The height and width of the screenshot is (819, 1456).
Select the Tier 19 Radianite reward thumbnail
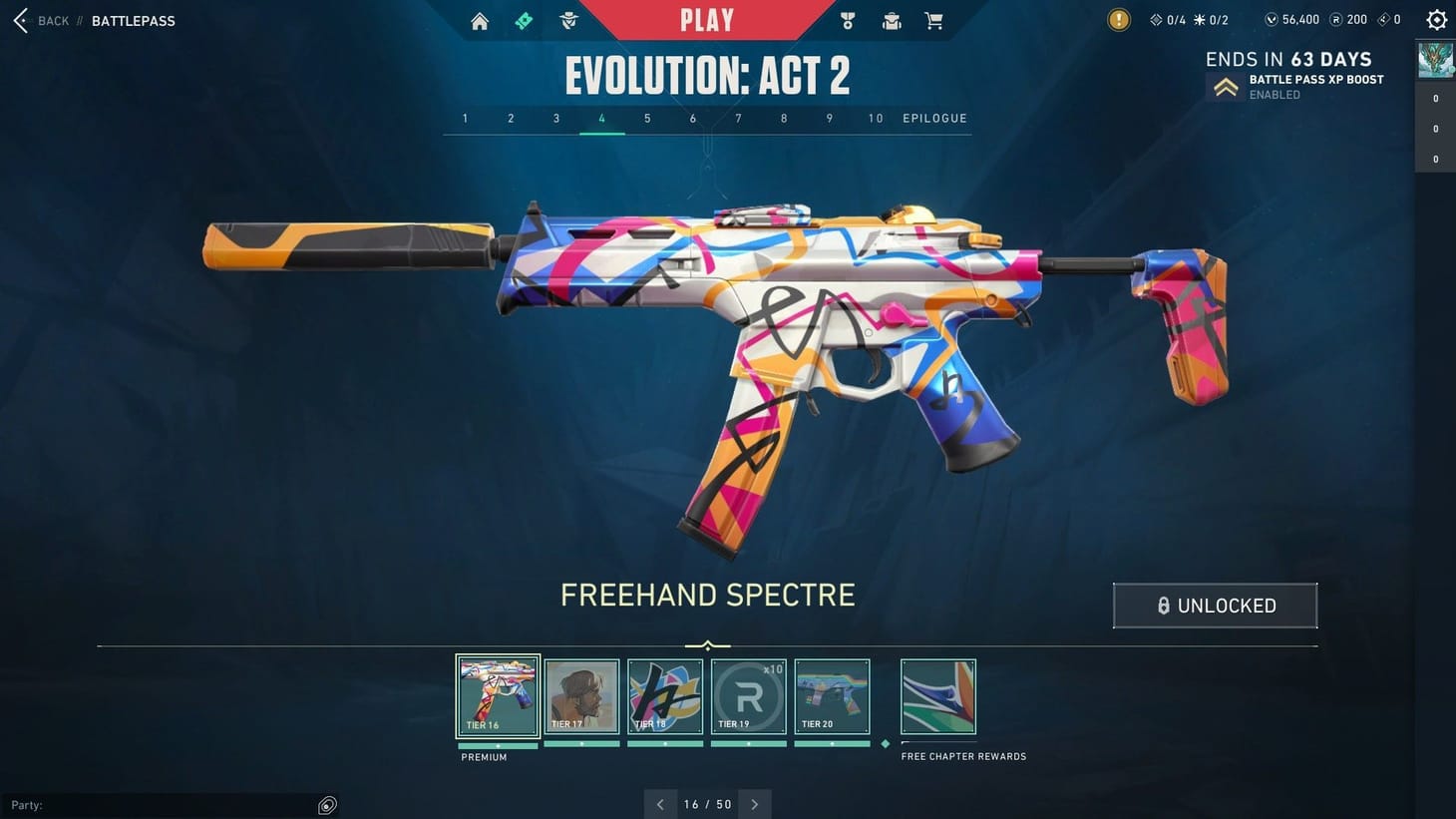click(x=748, y=695)
